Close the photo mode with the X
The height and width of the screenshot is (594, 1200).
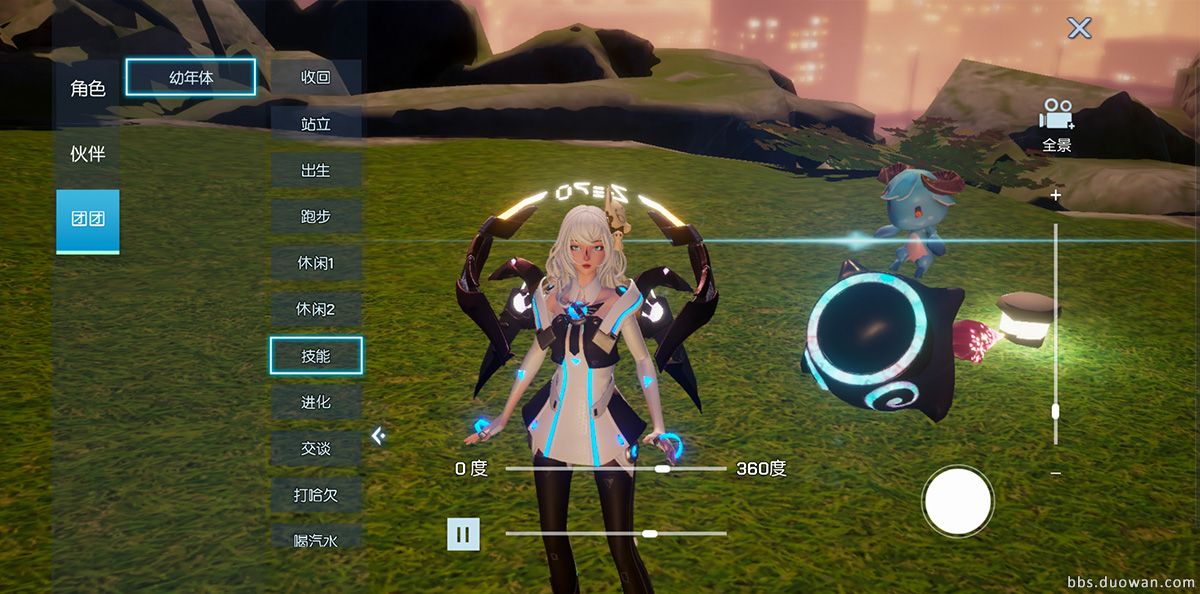(x=1079, y=28)
